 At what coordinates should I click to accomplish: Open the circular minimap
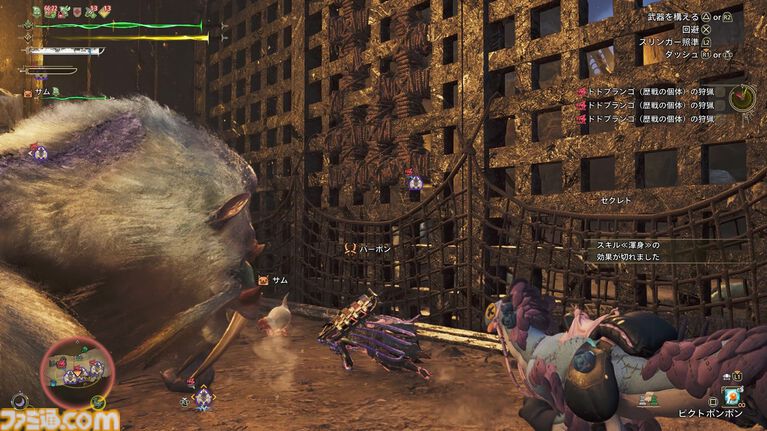pos(77,367)
